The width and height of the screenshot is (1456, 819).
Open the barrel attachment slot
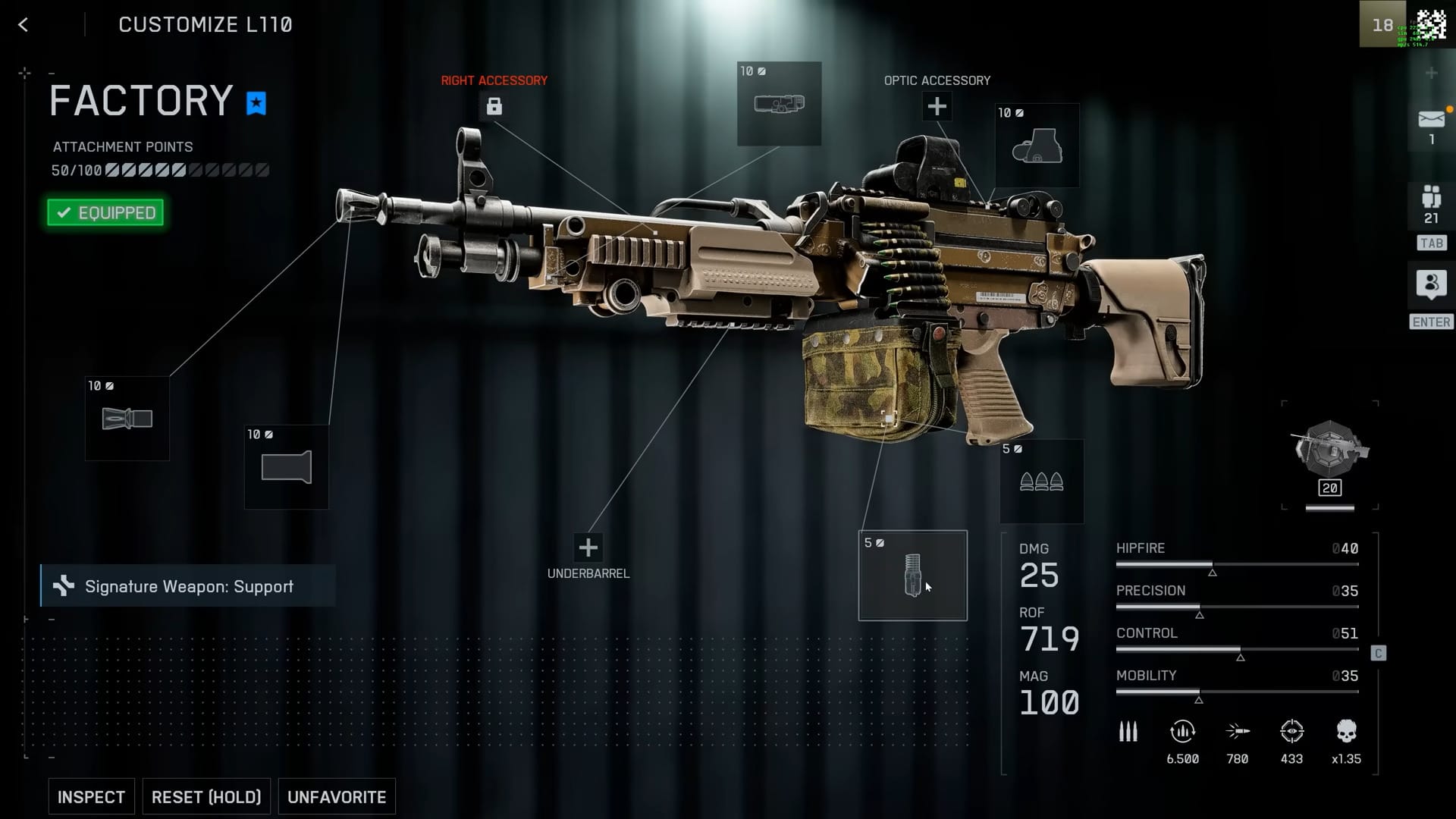click(287, 467)
